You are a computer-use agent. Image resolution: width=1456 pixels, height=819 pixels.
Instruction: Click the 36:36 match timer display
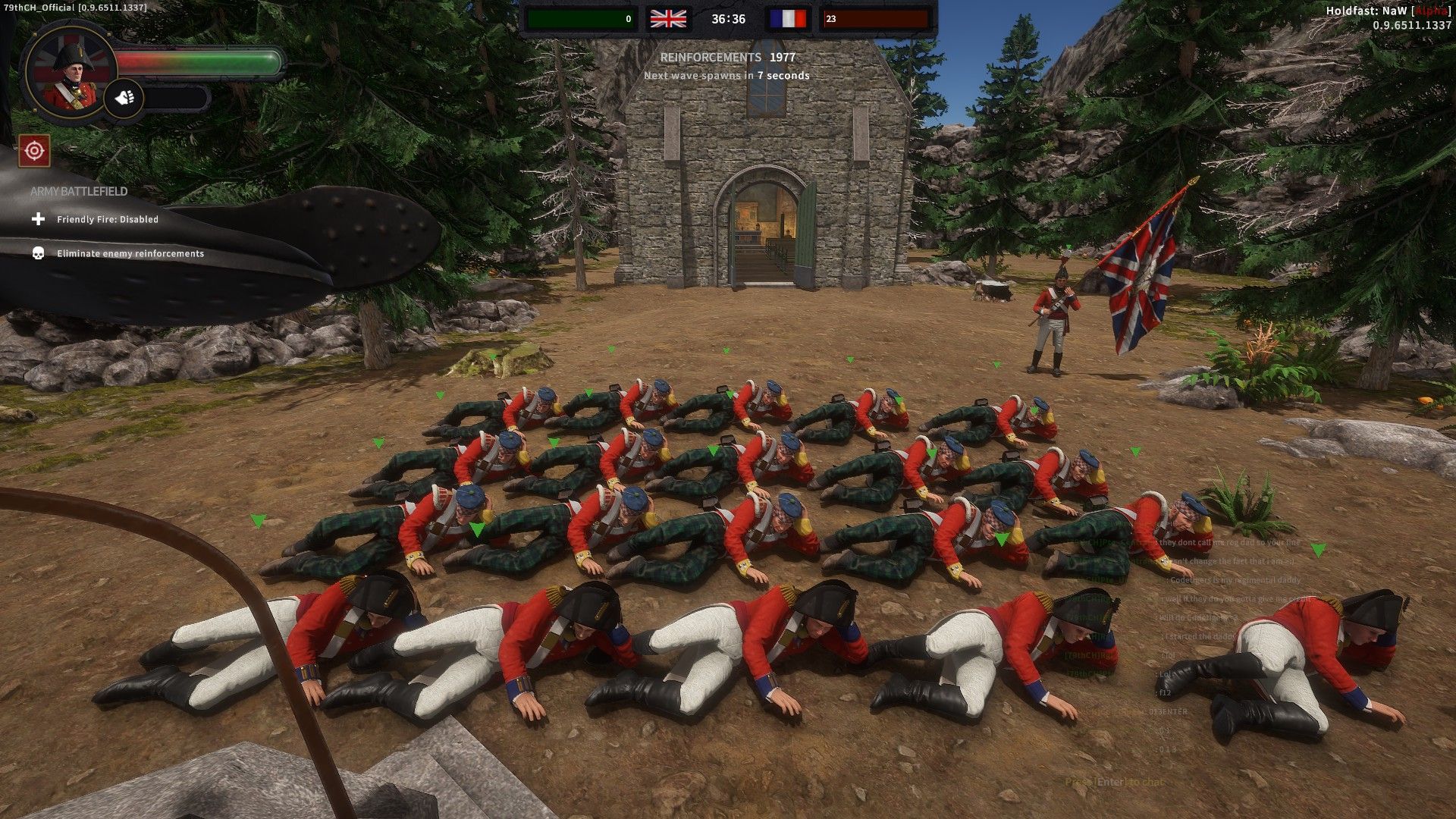coord(728,19)
